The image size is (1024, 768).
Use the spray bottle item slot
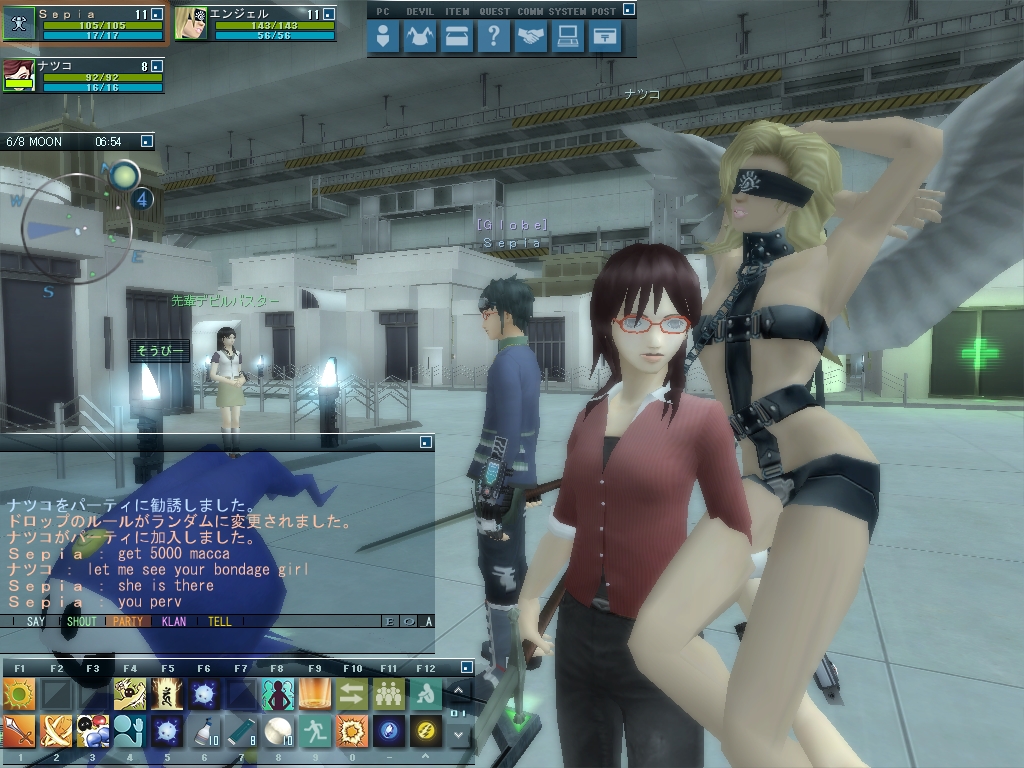point(203,732)
